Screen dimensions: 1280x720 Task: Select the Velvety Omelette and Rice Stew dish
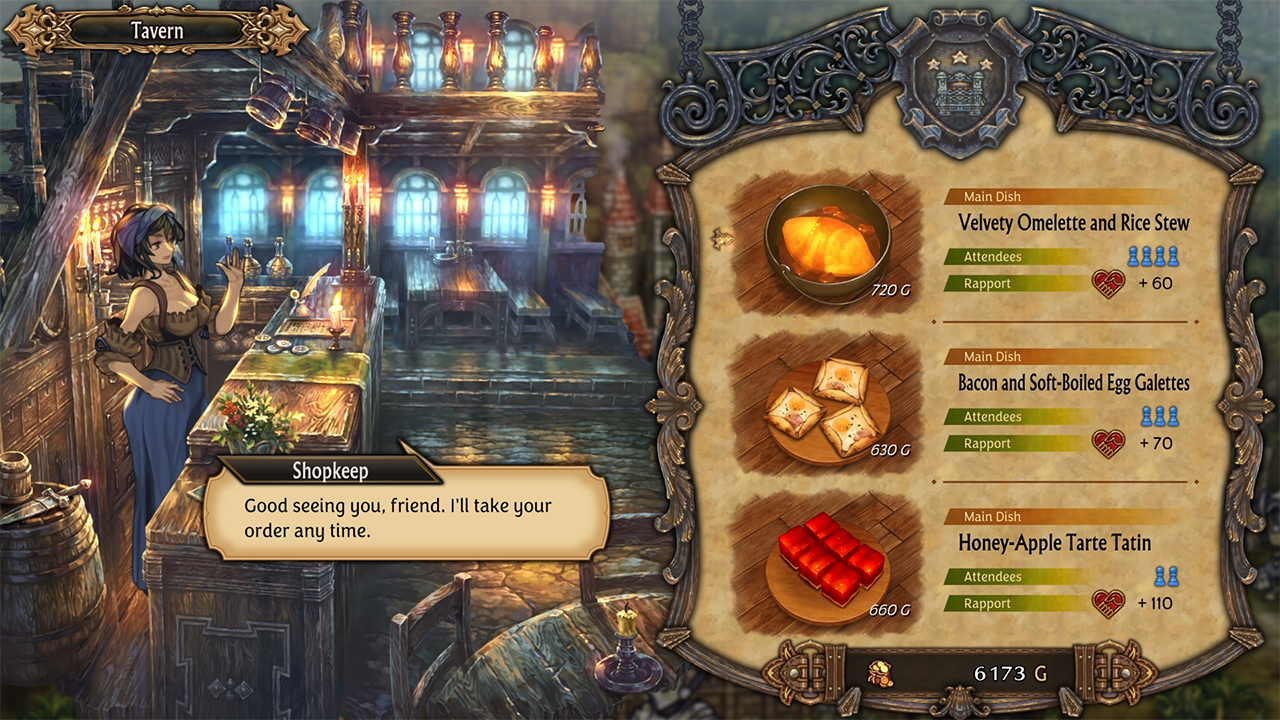point(1073,222)
